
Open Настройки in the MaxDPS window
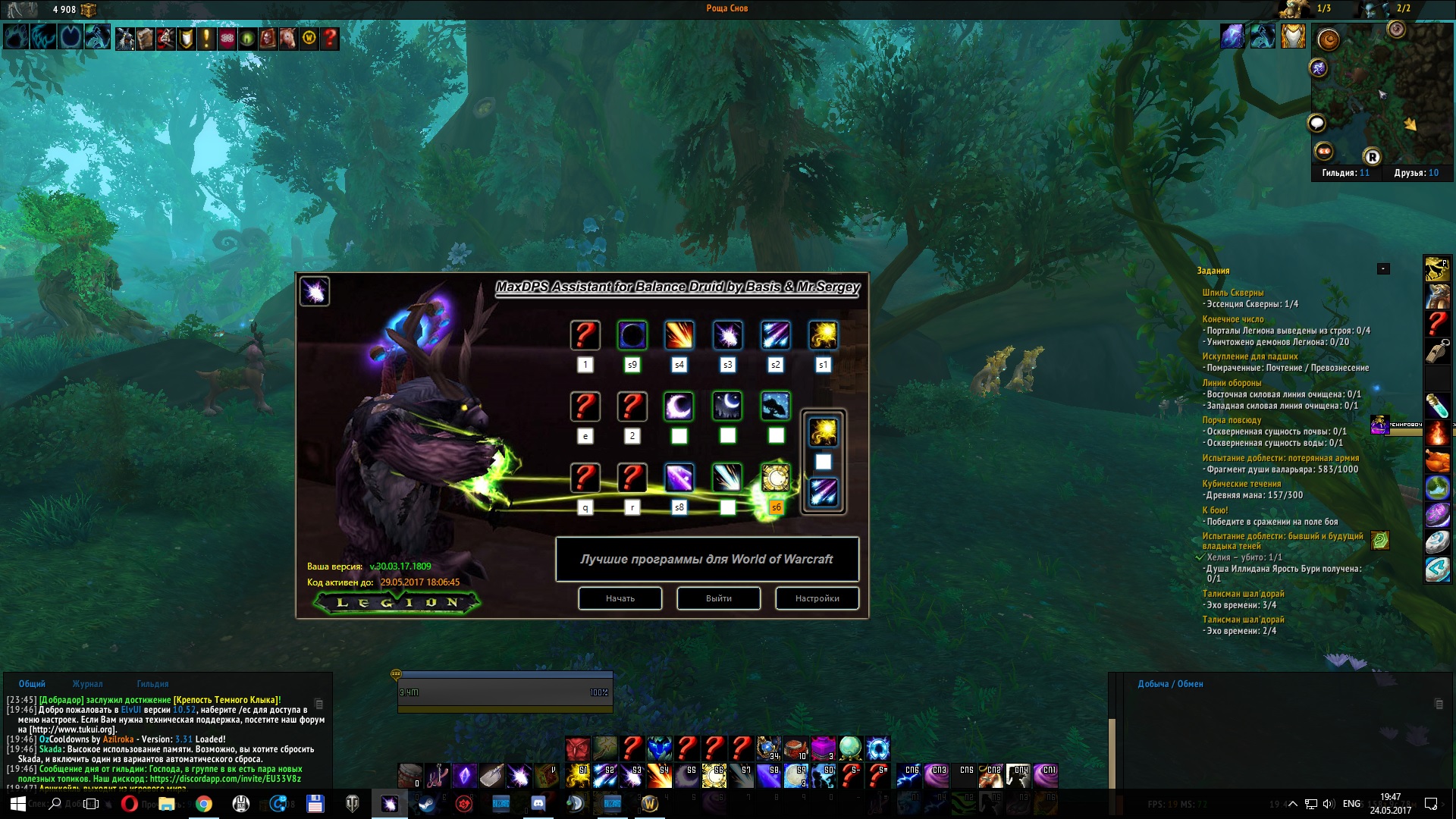point(817,598)
